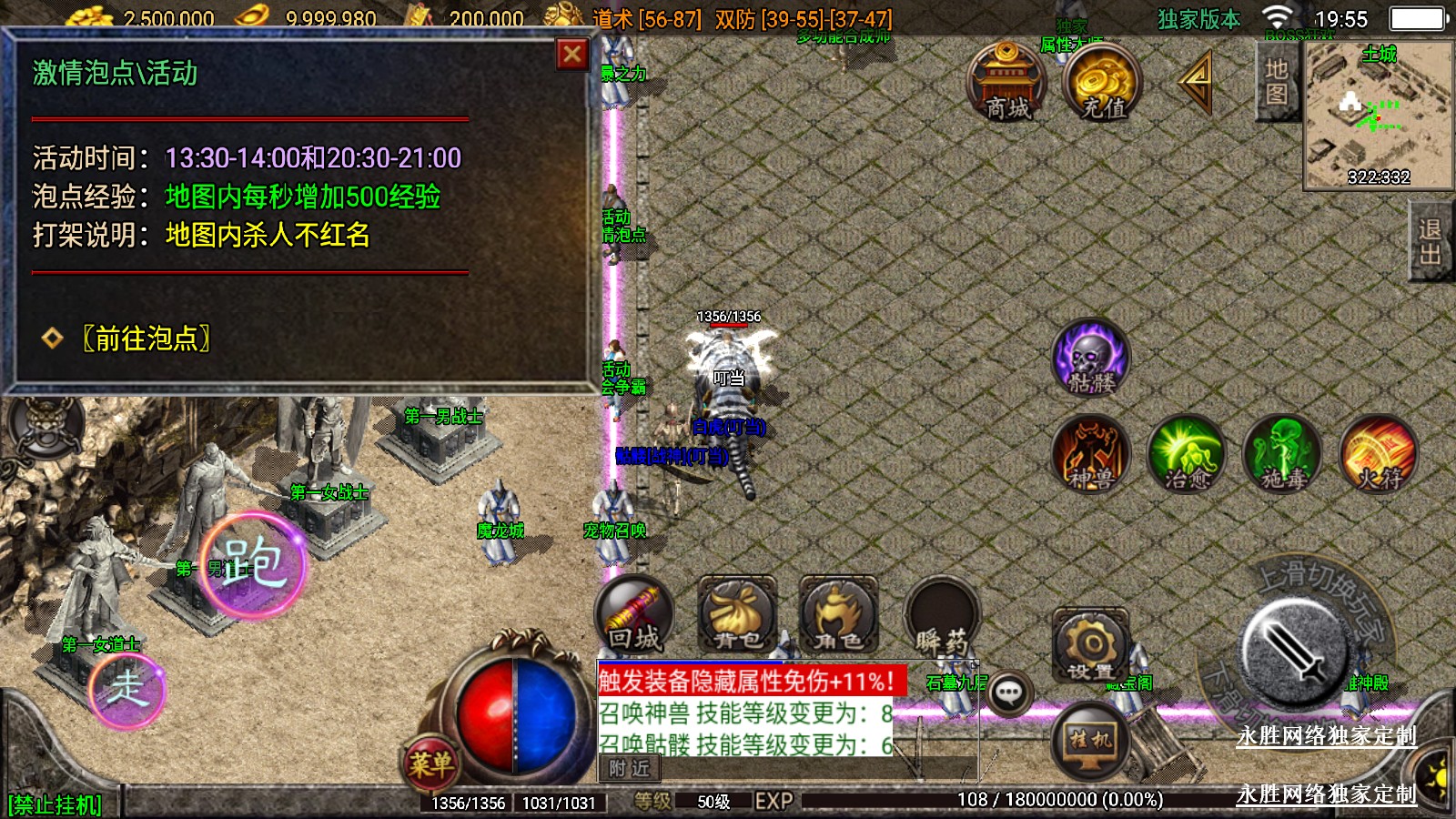1456x819 pixels.
Task: Open the 角色 character sheet
Action: coord(838,616)
